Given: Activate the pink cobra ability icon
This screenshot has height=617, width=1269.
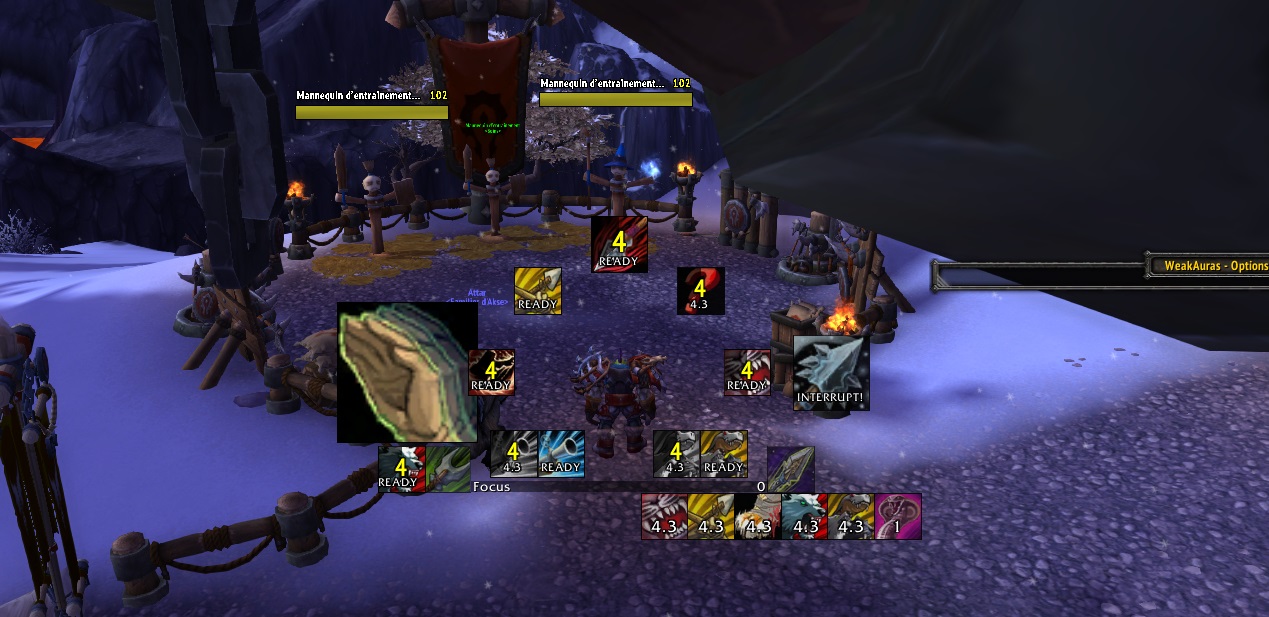Looking at the screenshot, I should coord(898,516).
